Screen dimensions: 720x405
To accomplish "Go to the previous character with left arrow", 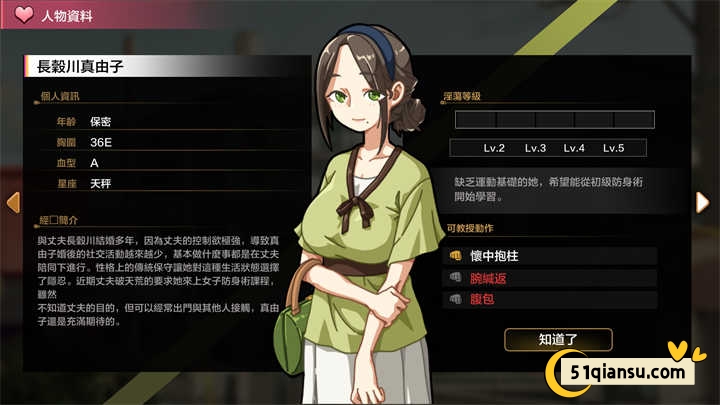I will [13, 201].
